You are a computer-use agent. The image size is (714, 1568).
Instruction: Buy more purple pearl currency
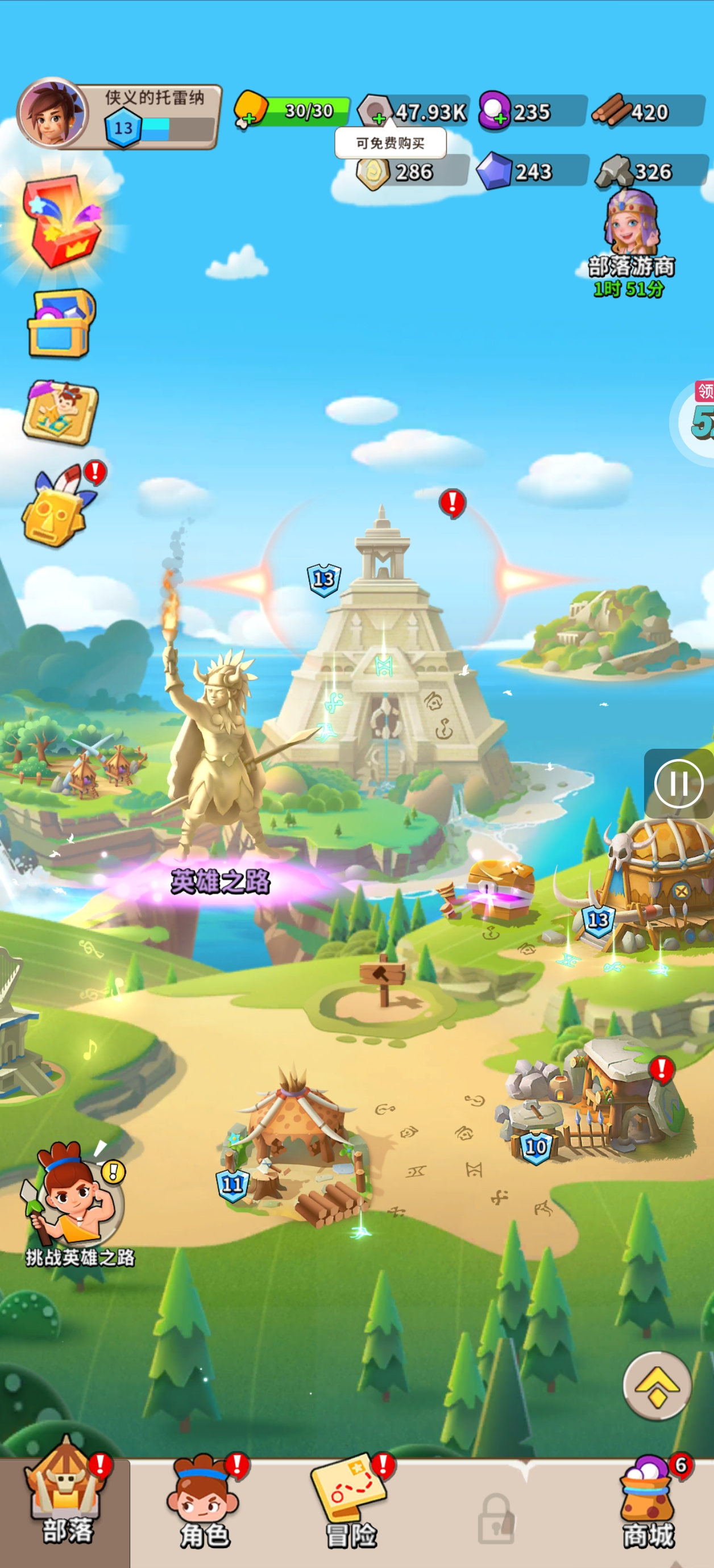click(500, 119)
